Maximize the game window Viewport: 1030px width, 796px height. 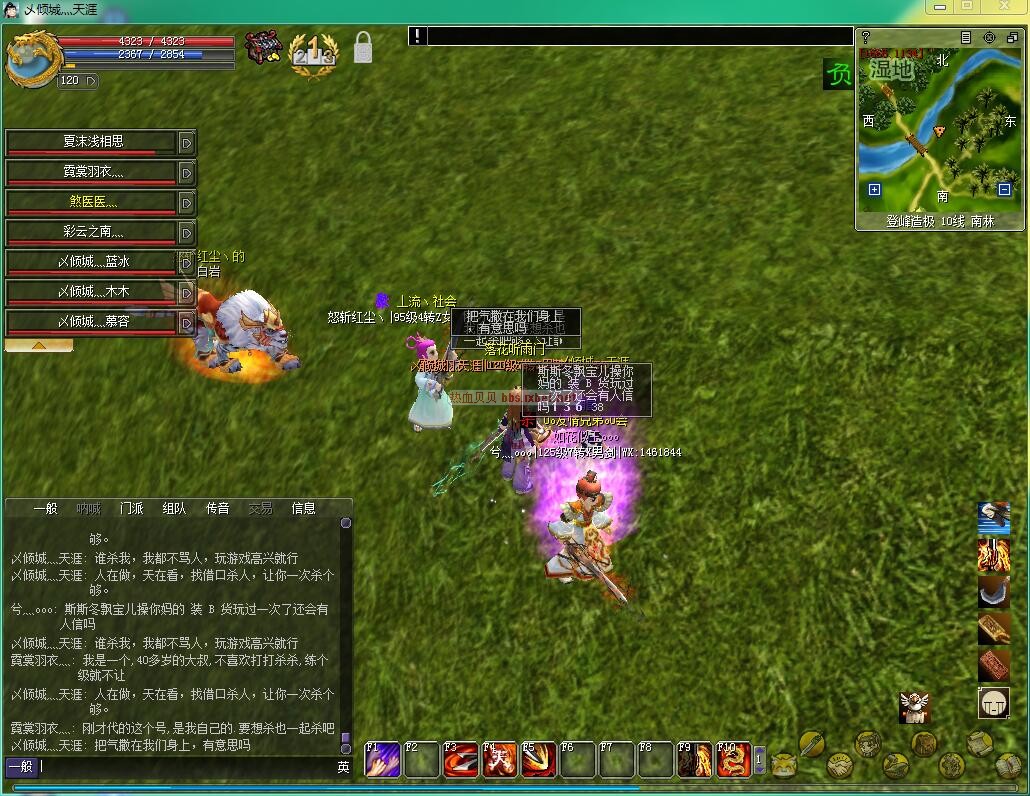(967, 7)
